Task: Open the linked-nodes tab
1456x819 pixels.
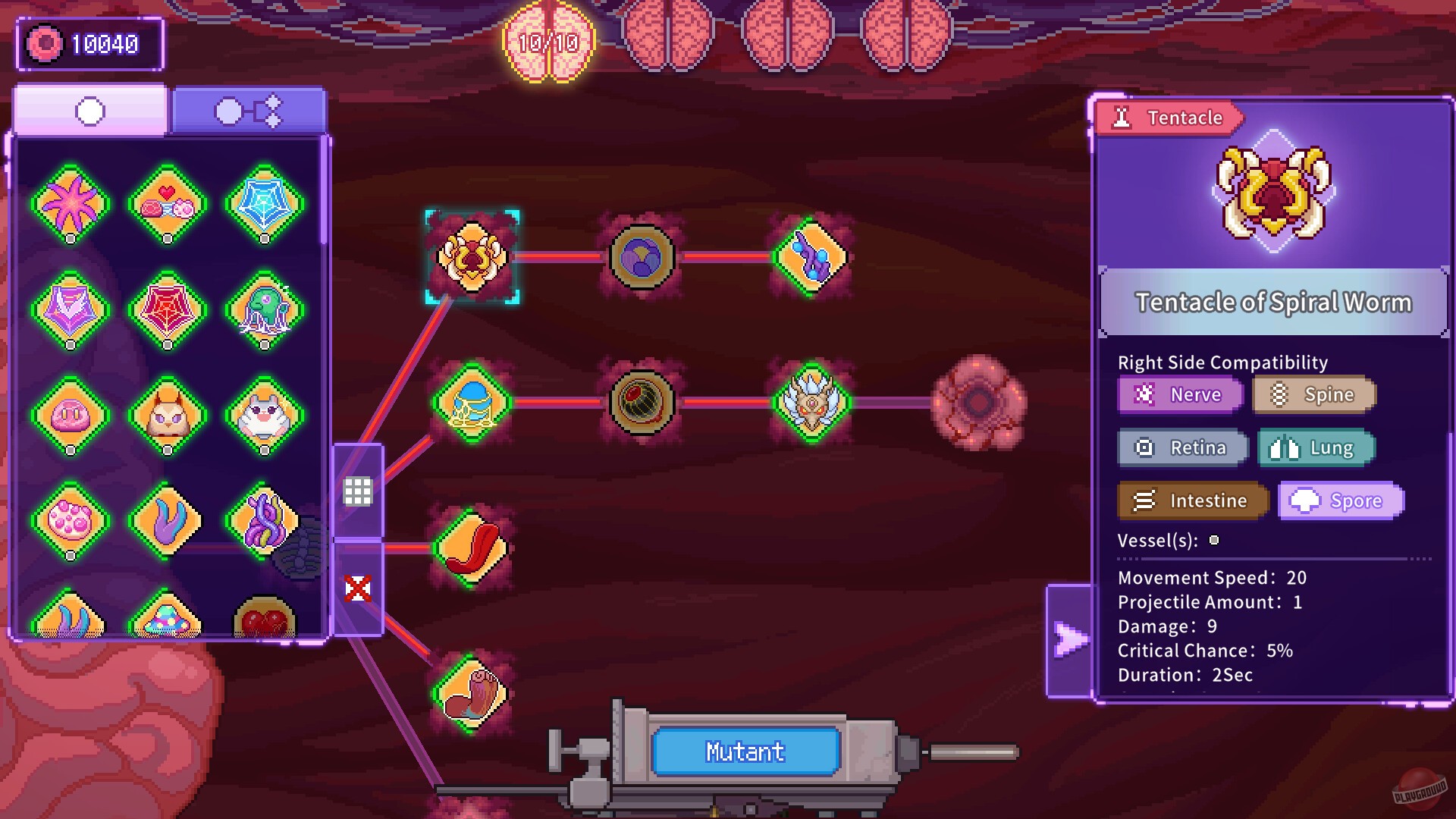Action: click(x=249, y=110)
